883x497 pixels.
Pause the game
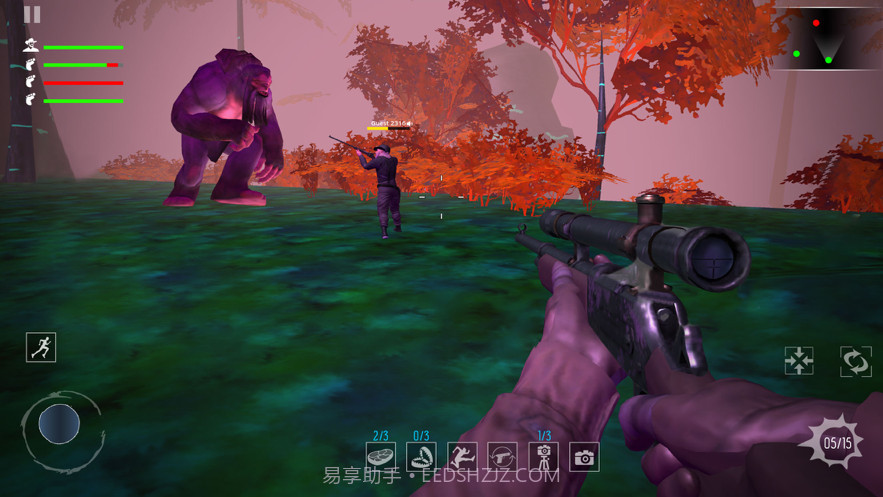(32, 15)
